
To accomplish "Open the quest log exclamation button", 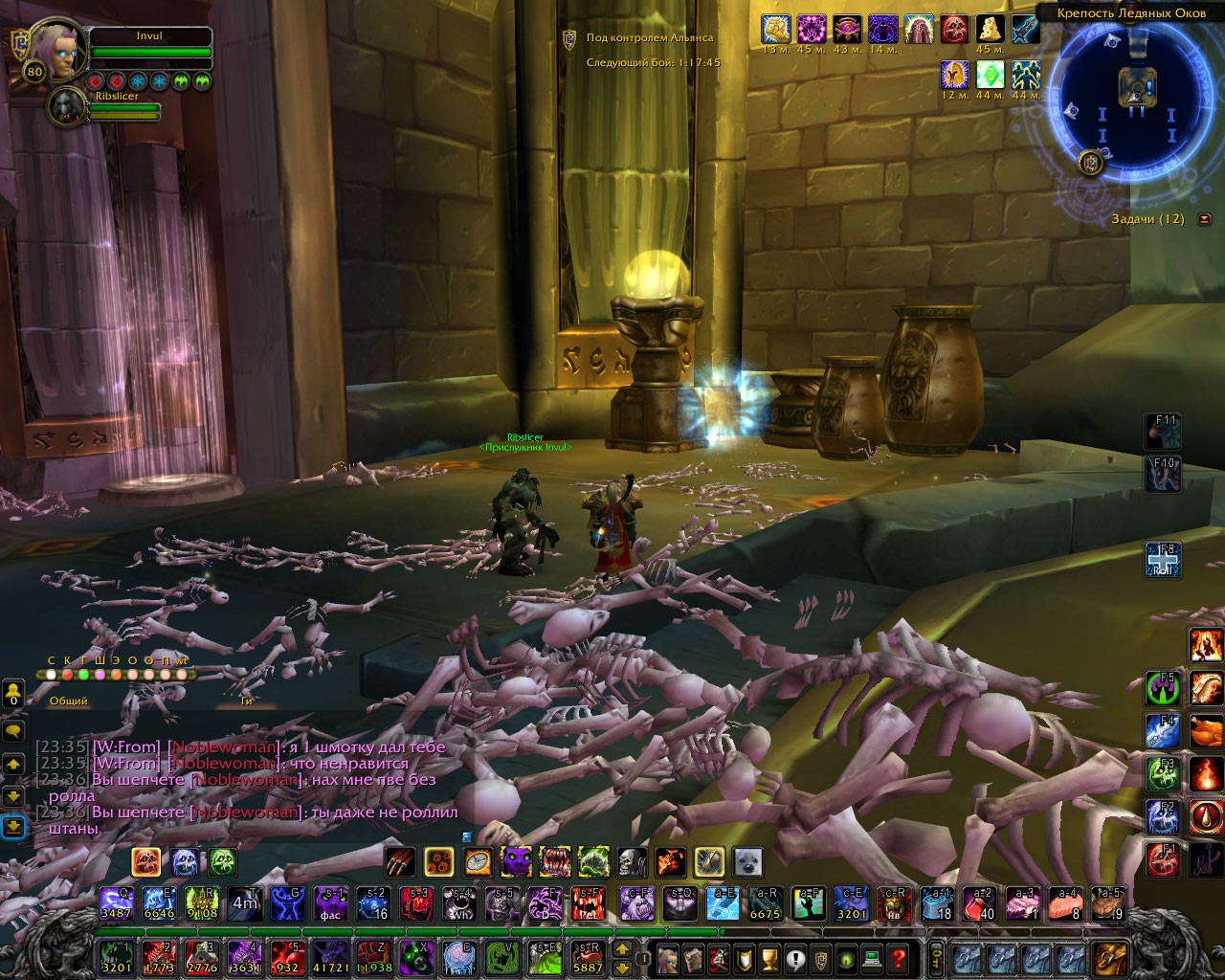I will pyautogui.click(x=795, y=958).
